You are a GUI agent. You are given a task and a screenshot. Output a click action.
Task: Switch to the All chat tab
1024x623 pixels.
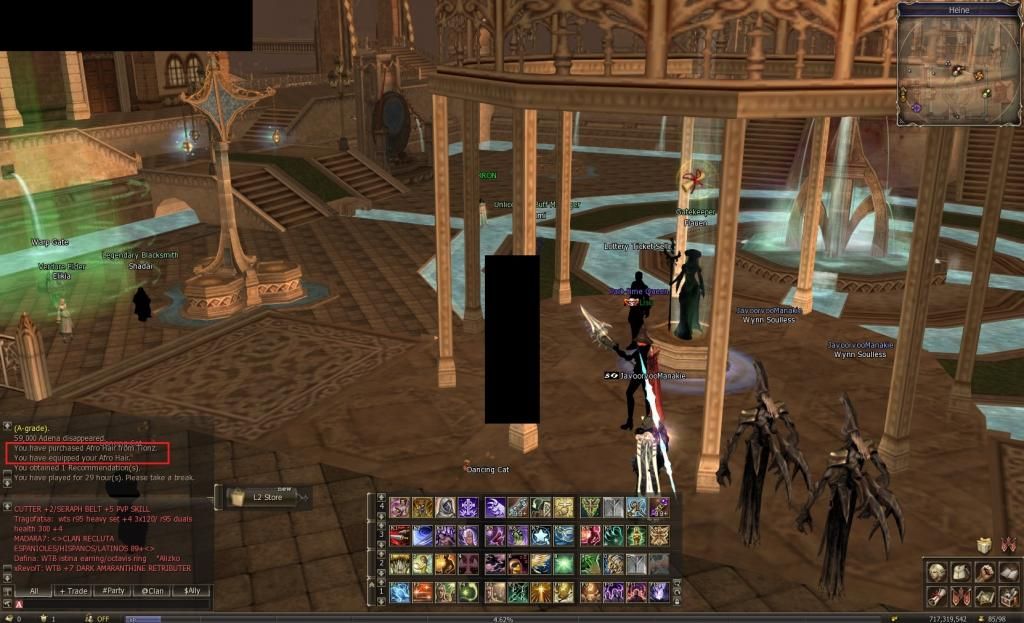click(32, 591)
